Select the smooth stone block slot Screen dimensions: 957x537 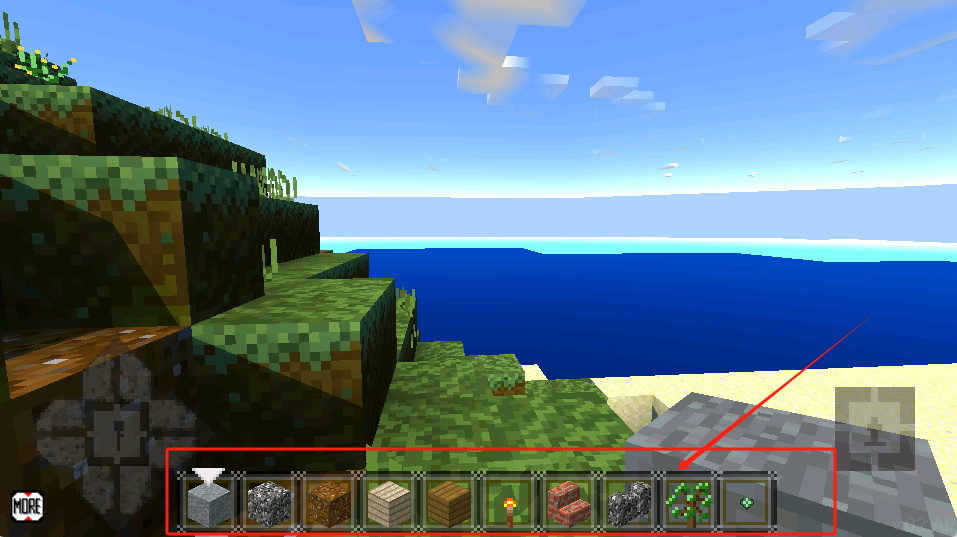point(209,500)
